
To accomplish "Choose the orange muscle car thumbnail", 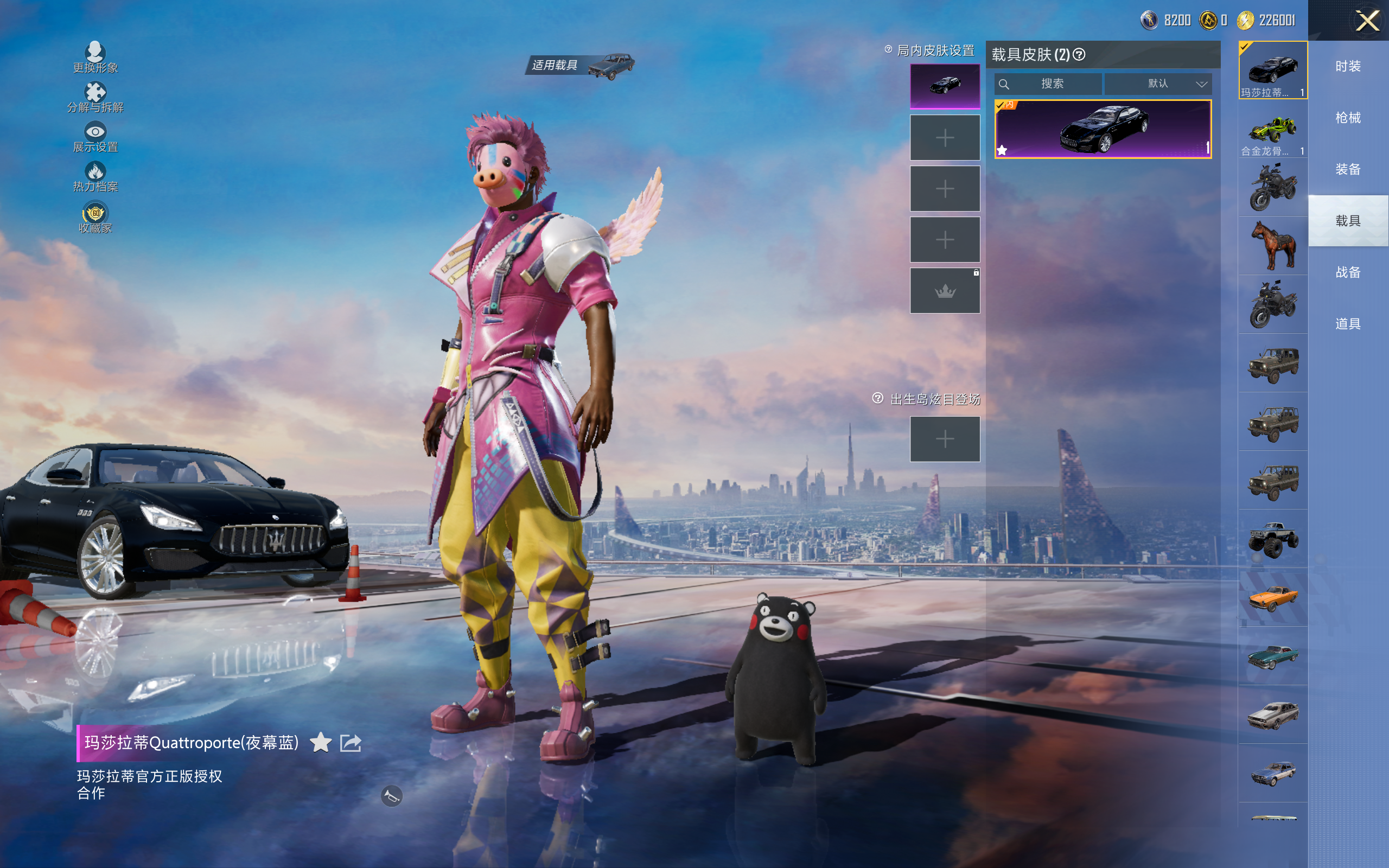I will click(x=1272, y=598).
